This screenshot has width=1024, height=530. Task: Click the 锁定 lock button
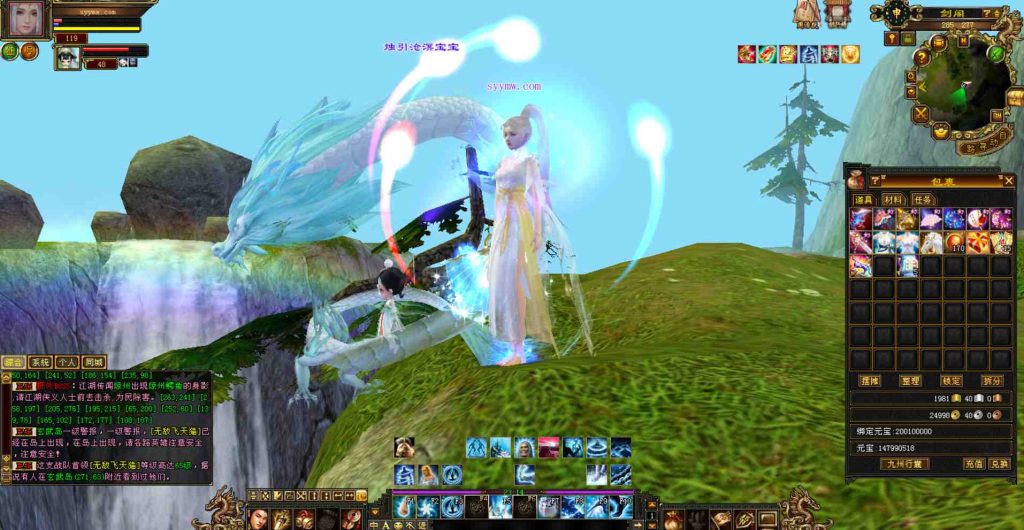tap(951, 381)
